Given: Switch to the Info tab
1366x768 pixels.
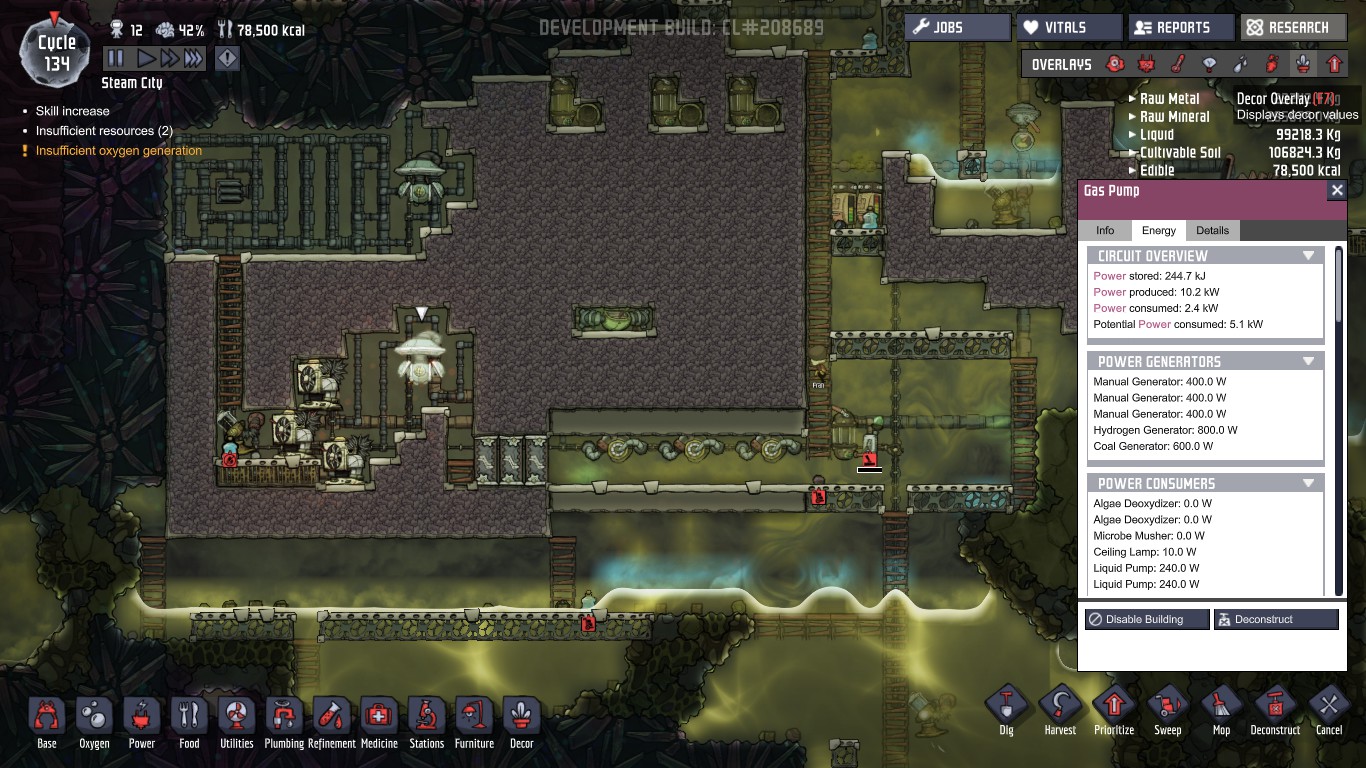Looking at the screenshot, I should pyautogui.click(x=1105, y=231).
